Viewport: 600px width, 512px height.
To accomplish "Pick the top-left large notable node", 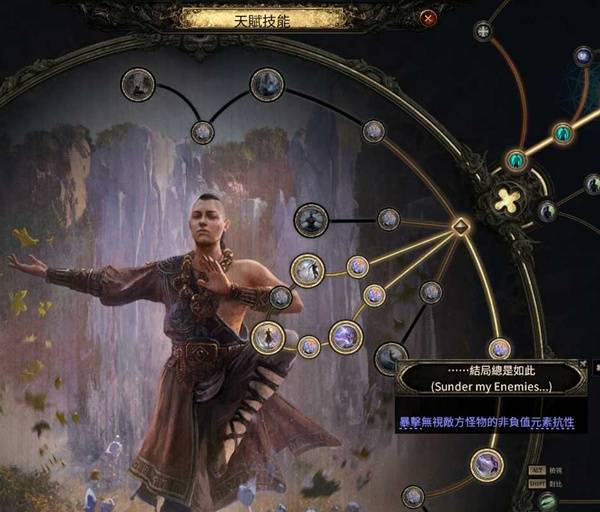I will click(136, 85).
